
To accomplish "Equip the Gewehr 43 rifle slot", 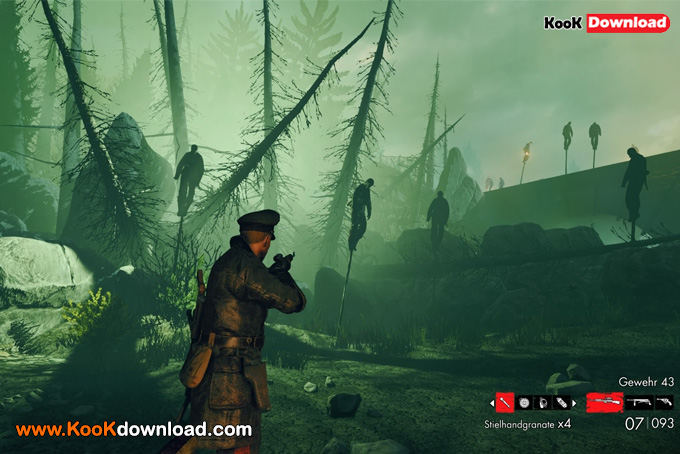I will click(x=604, y=402).
